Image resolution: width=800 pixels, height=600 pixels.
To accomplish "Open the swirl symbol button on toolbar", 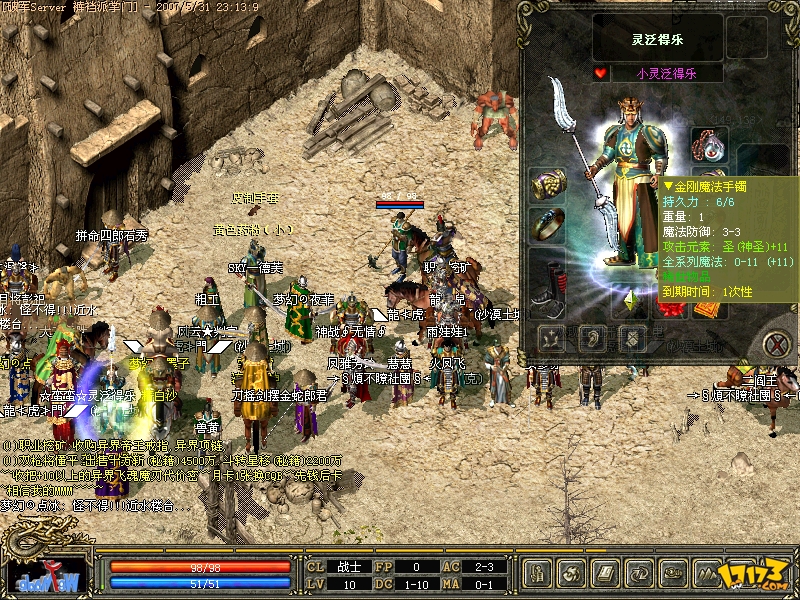I will [x=571, y=573].
